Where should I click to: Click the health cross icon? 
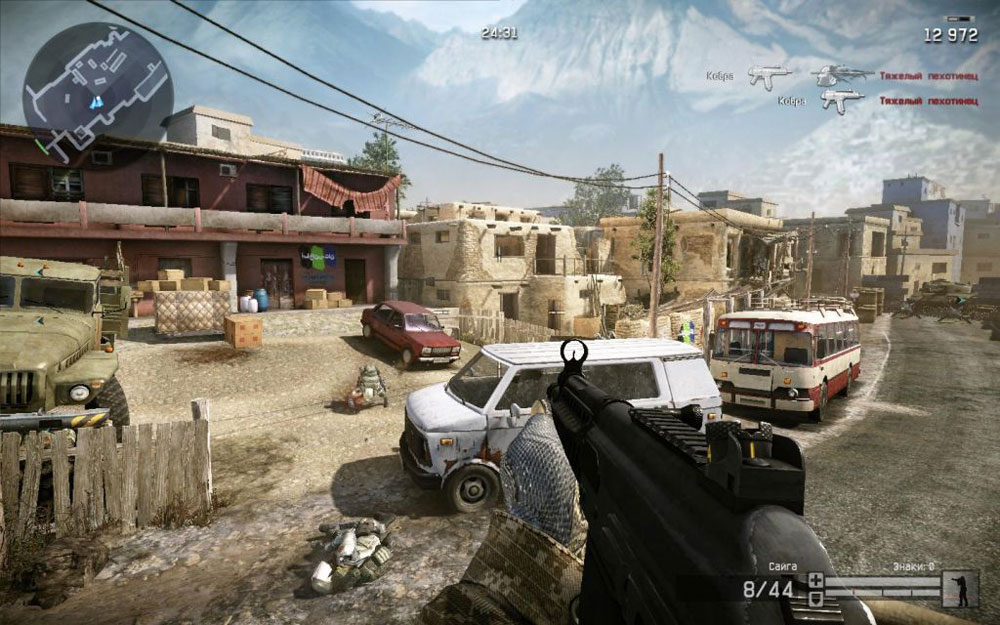pos(815,580)
